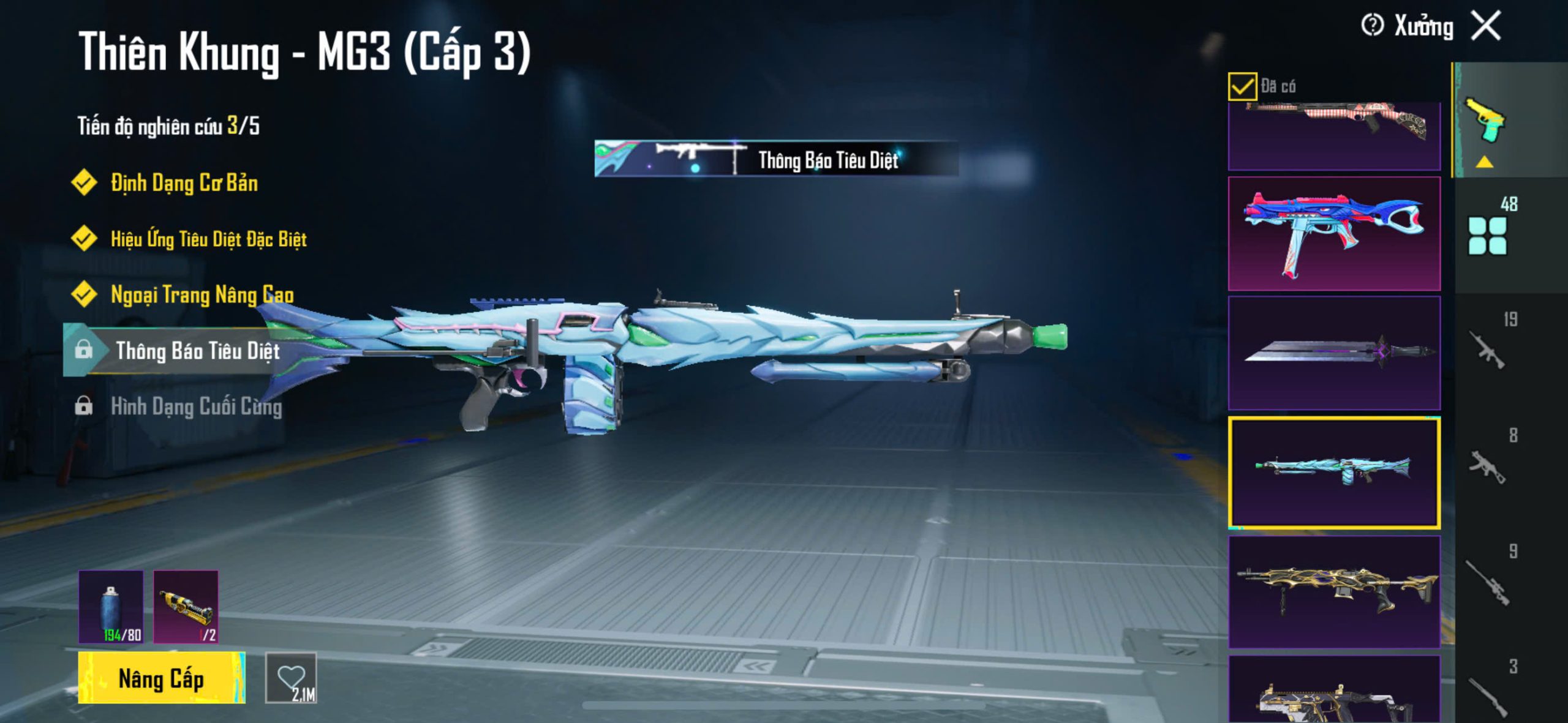Viewport: 1568px width, 723px height.
Task: Open the all-skins grid category with 48
Action: click(x=1487, y=234)
